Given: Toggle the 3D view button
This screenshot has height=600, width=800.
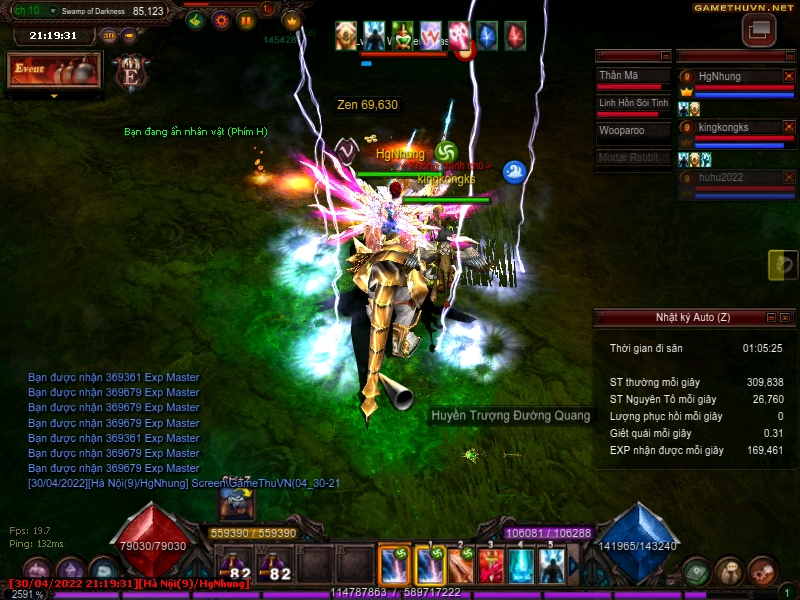Looking at the screenshot, I should pos(110,35).
